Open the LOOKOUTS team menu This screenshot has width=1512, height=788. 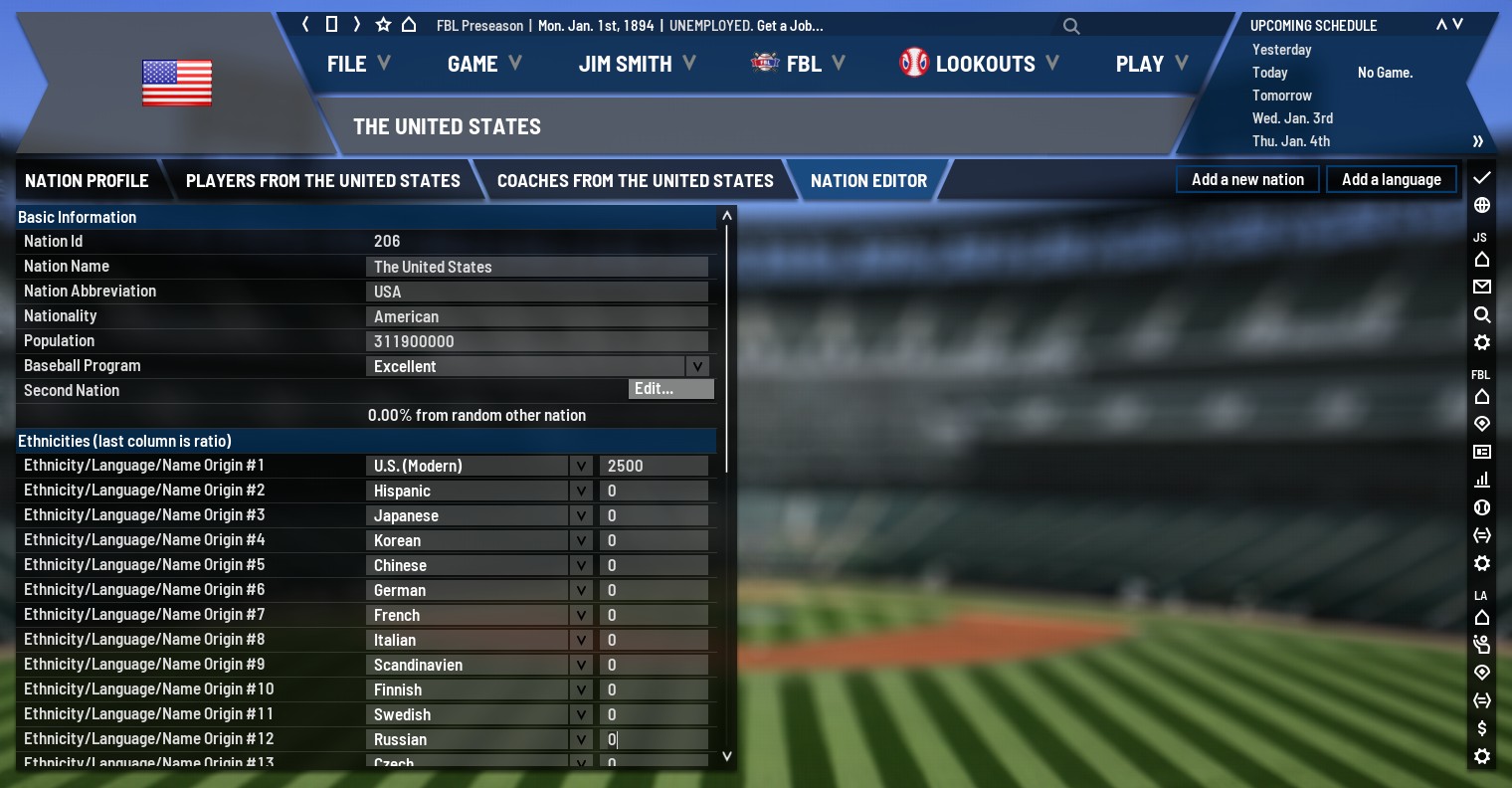coord(979,64)
